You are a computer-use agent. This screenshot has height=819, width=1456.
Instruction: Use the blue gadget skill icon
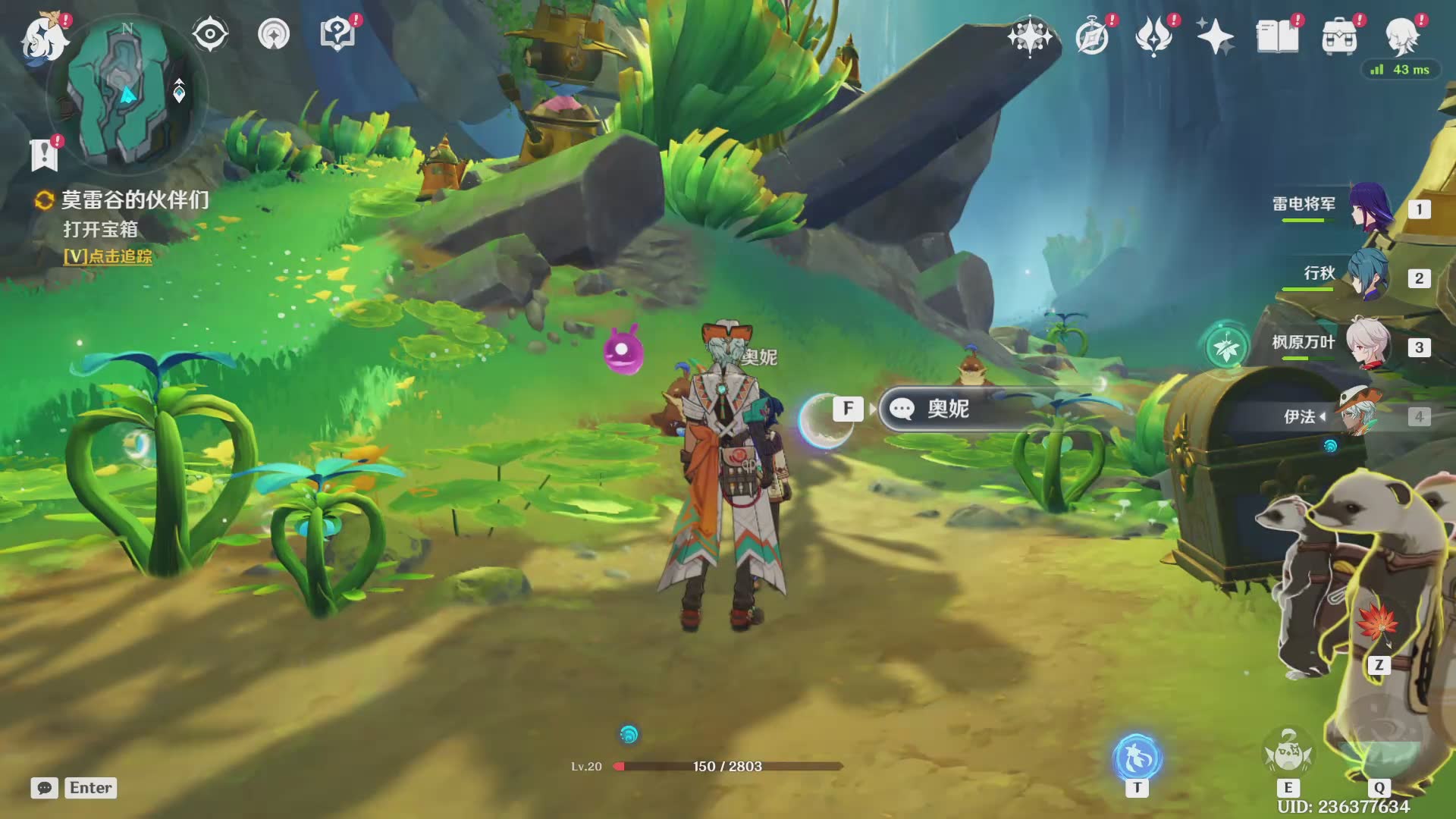coord(1137,758)
